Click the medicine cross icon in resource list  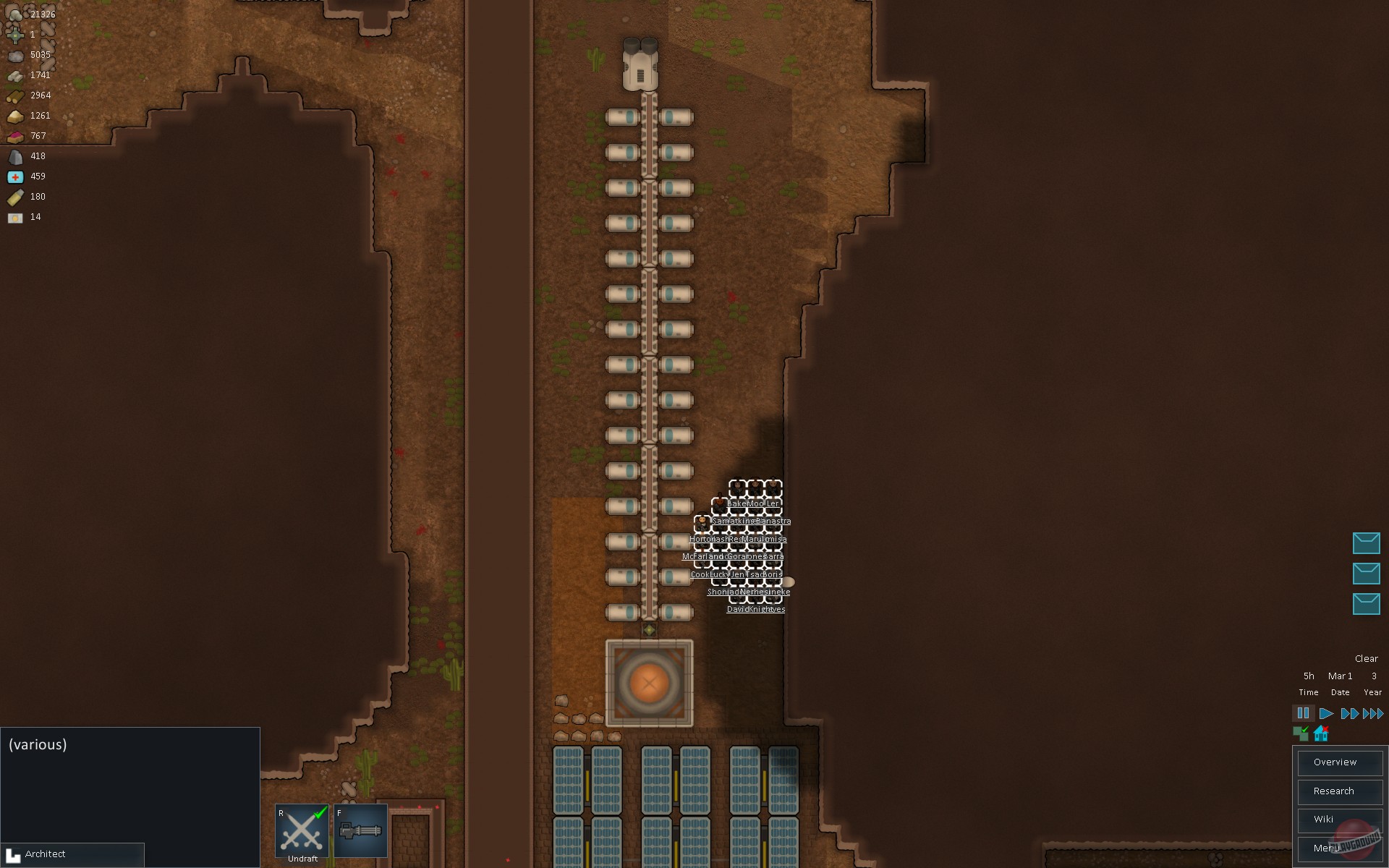coord(16,176)
